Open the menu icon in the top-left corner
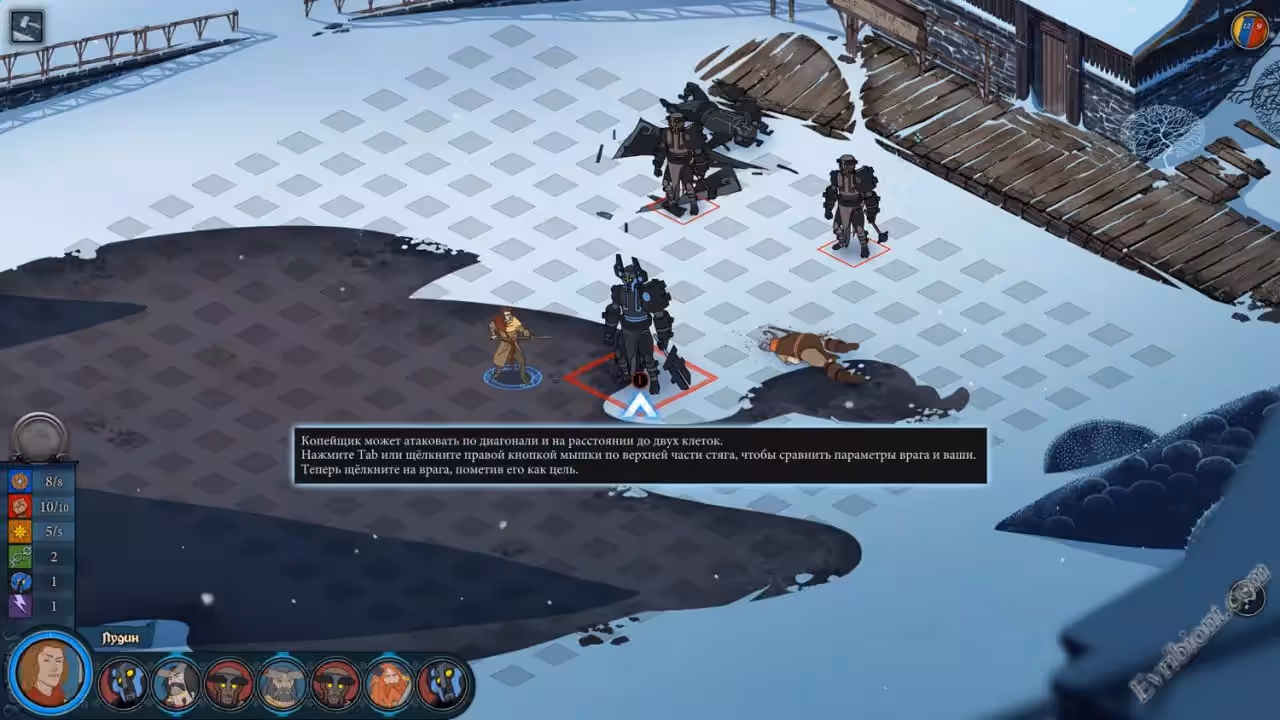 click(x=27, y=26)
